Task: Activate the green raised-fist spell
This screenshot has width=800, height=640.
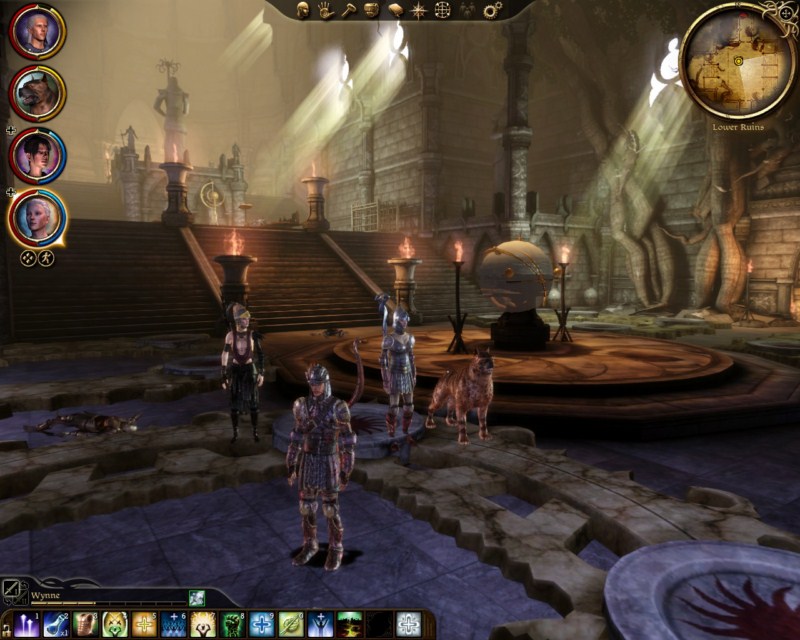Action: (233, 625)
